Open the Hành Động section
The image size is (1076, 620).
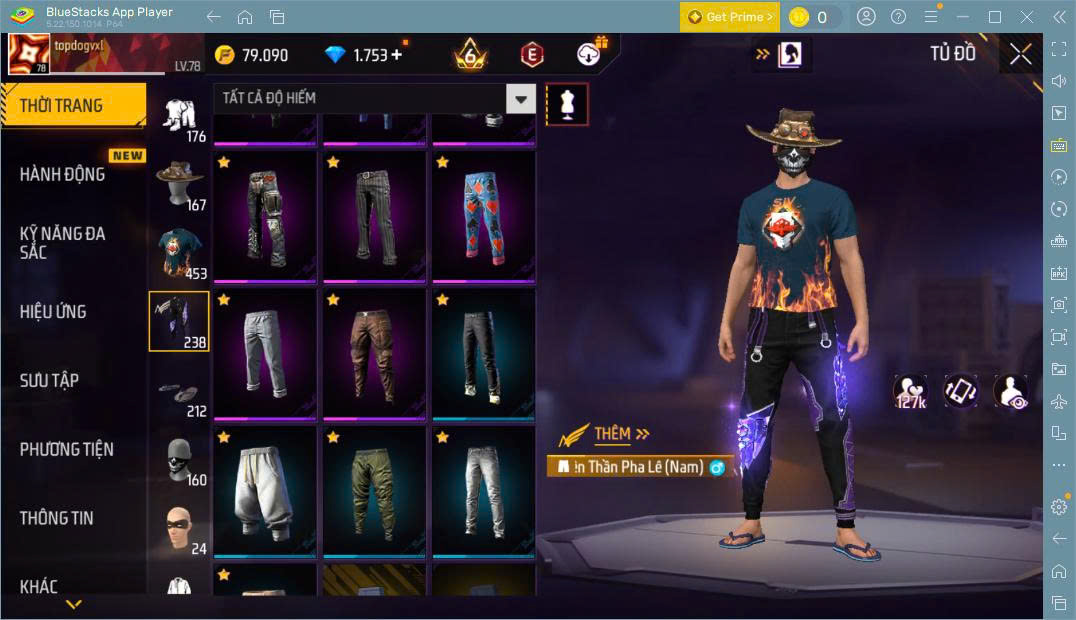(63, 174)
